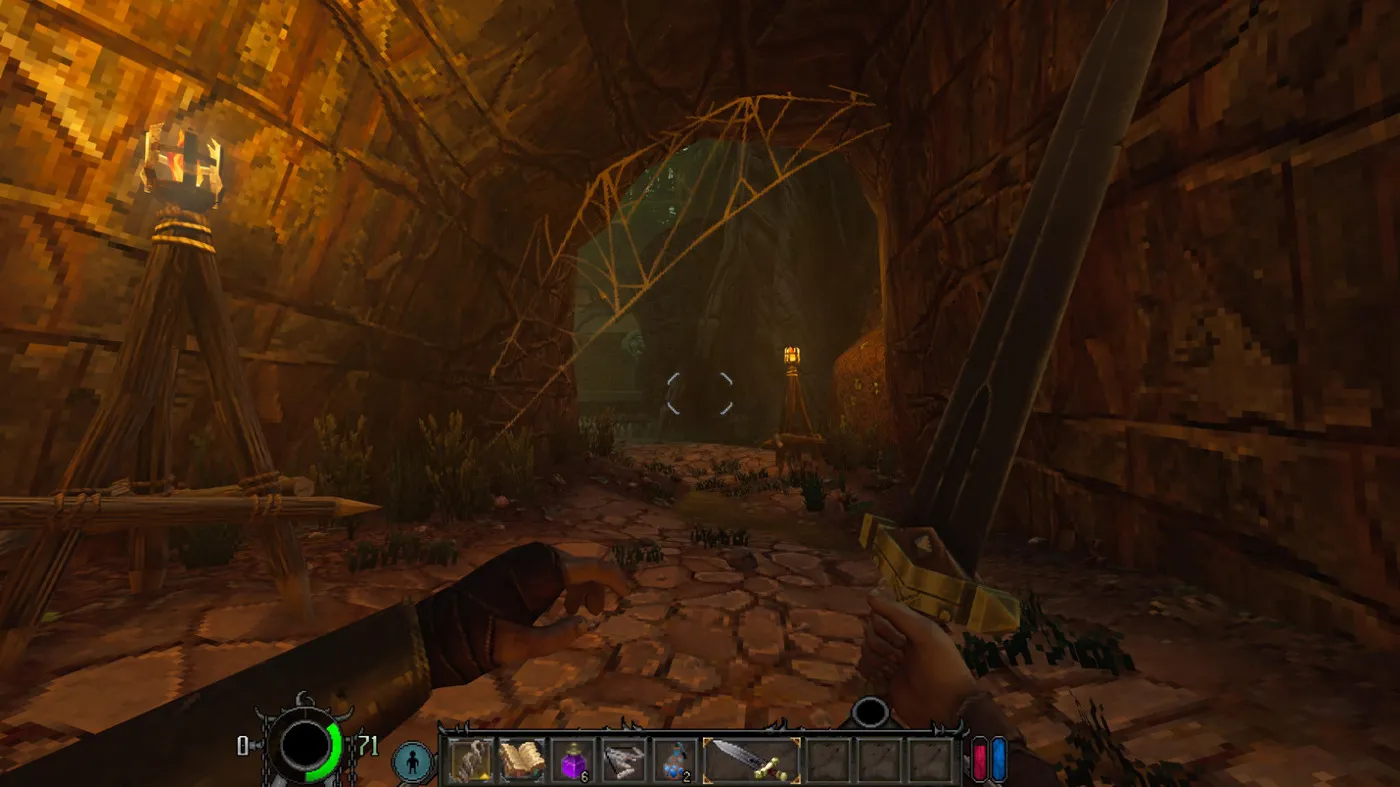Click the character silhouette icon
The height and width of the screenshot is (787, 1400).
point(412,762)
